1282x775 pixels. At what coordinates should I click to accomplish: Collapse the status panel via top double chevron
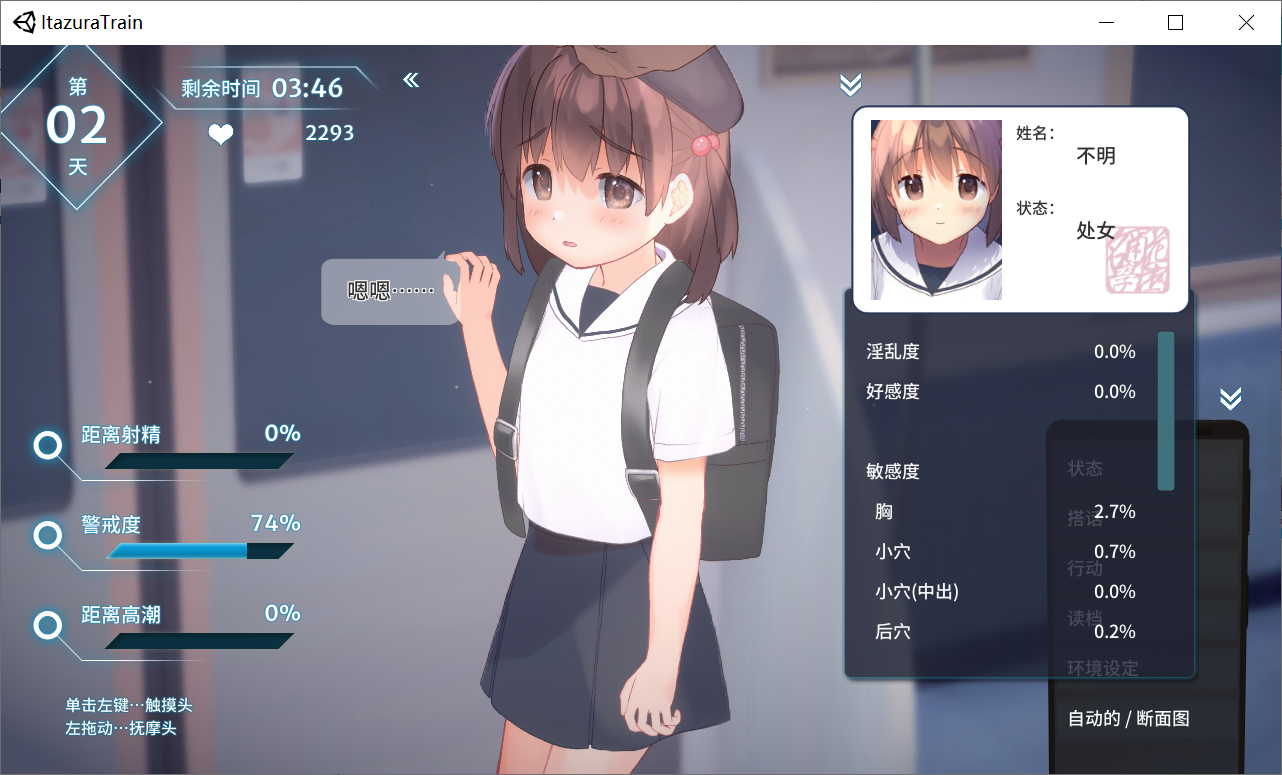coord(849,84)
